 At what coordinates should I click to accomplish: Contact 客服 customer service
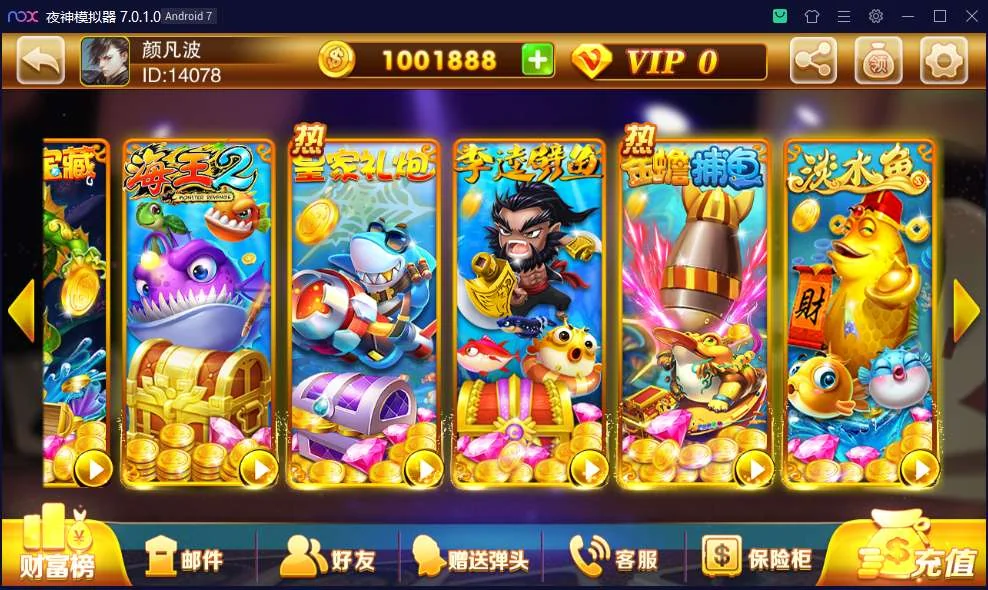click(x=614, y=557)
